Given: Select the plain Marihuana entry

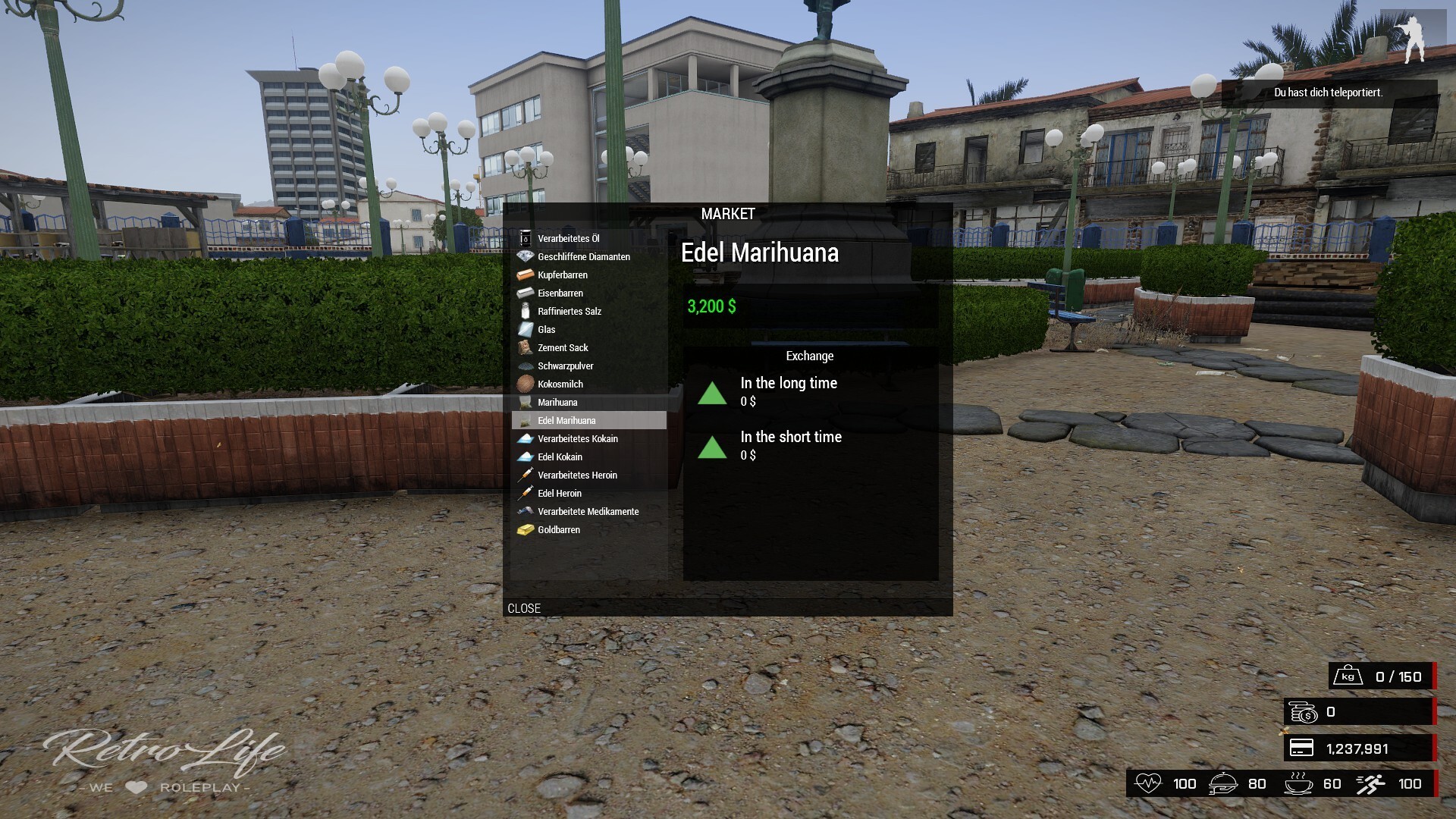Looking at the screenshot, I should (557, 402).
